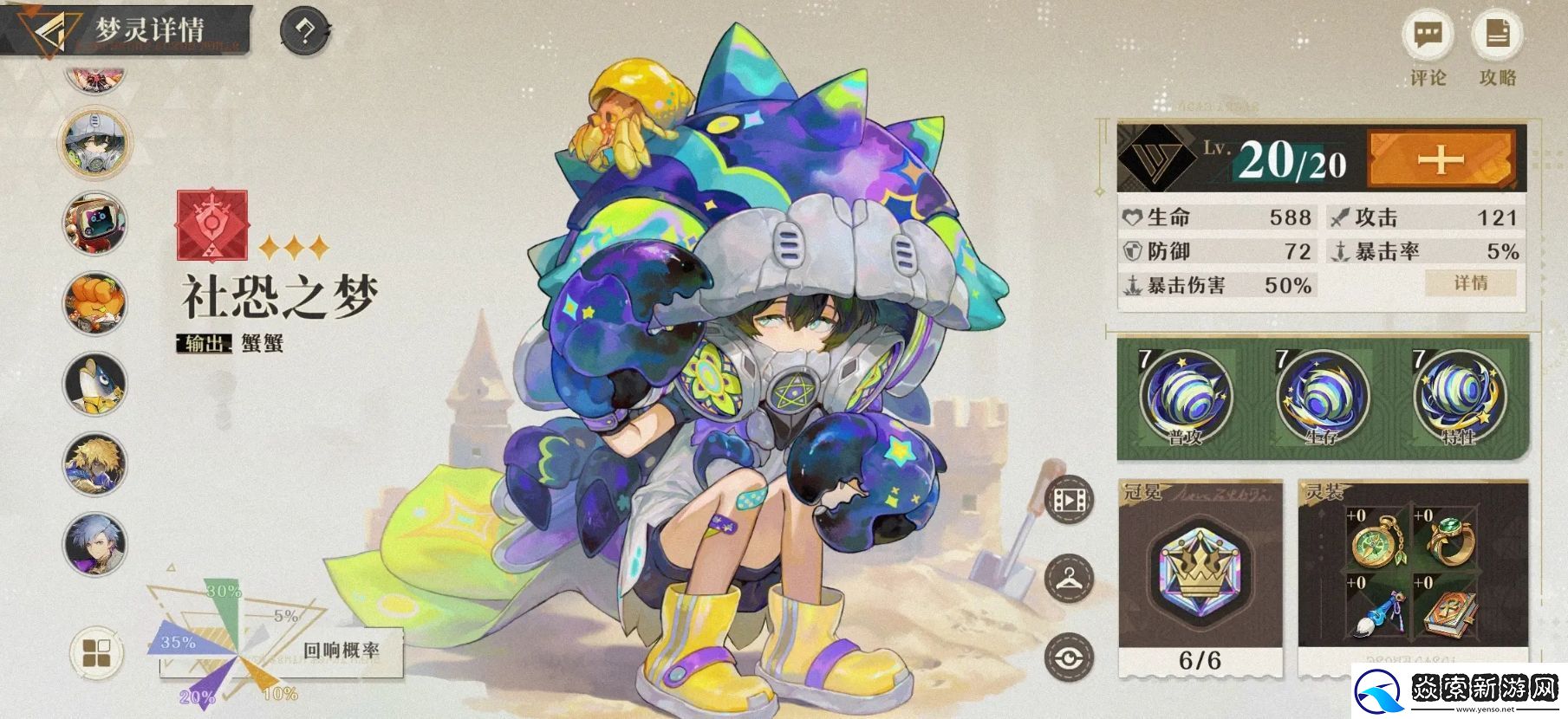Select the orange book equipment slot

(1450, 607)
